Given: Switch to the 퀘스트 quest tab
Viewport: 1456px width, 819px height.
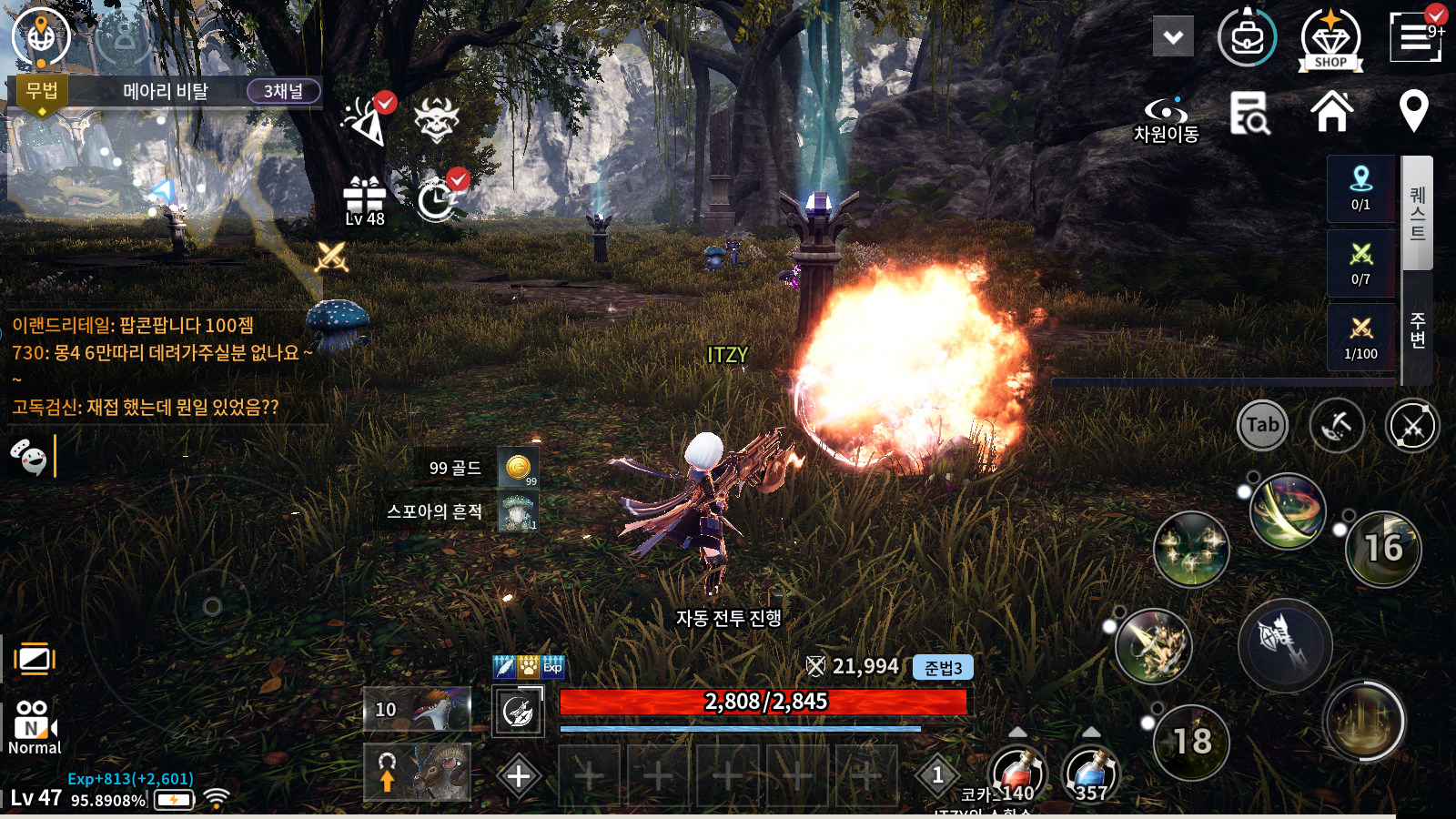Looking at the screenshot, I should pyautogui.click(x=1417, y=213).
